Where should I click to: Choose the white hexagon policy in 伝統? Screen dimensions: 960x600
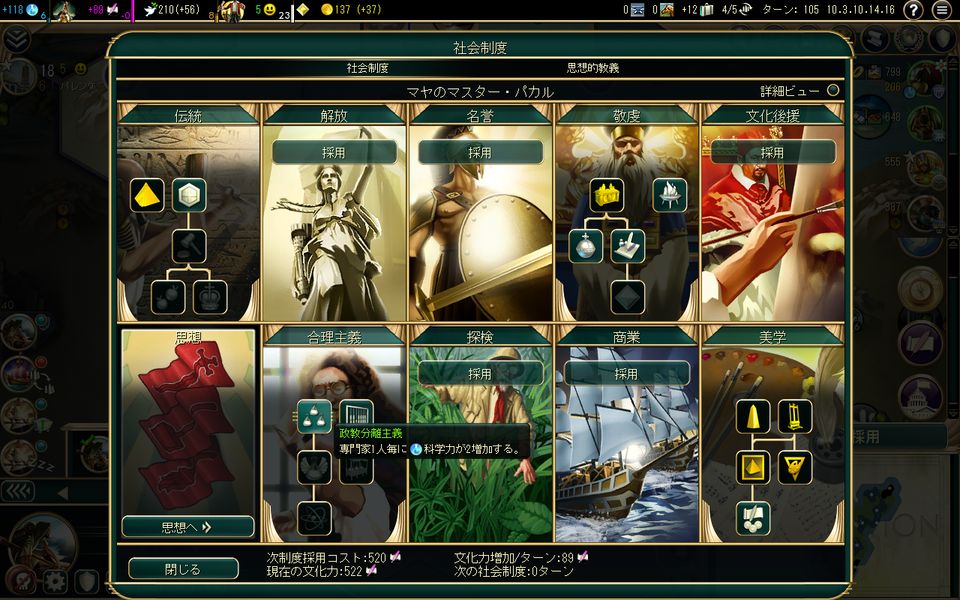click(189, 195)
